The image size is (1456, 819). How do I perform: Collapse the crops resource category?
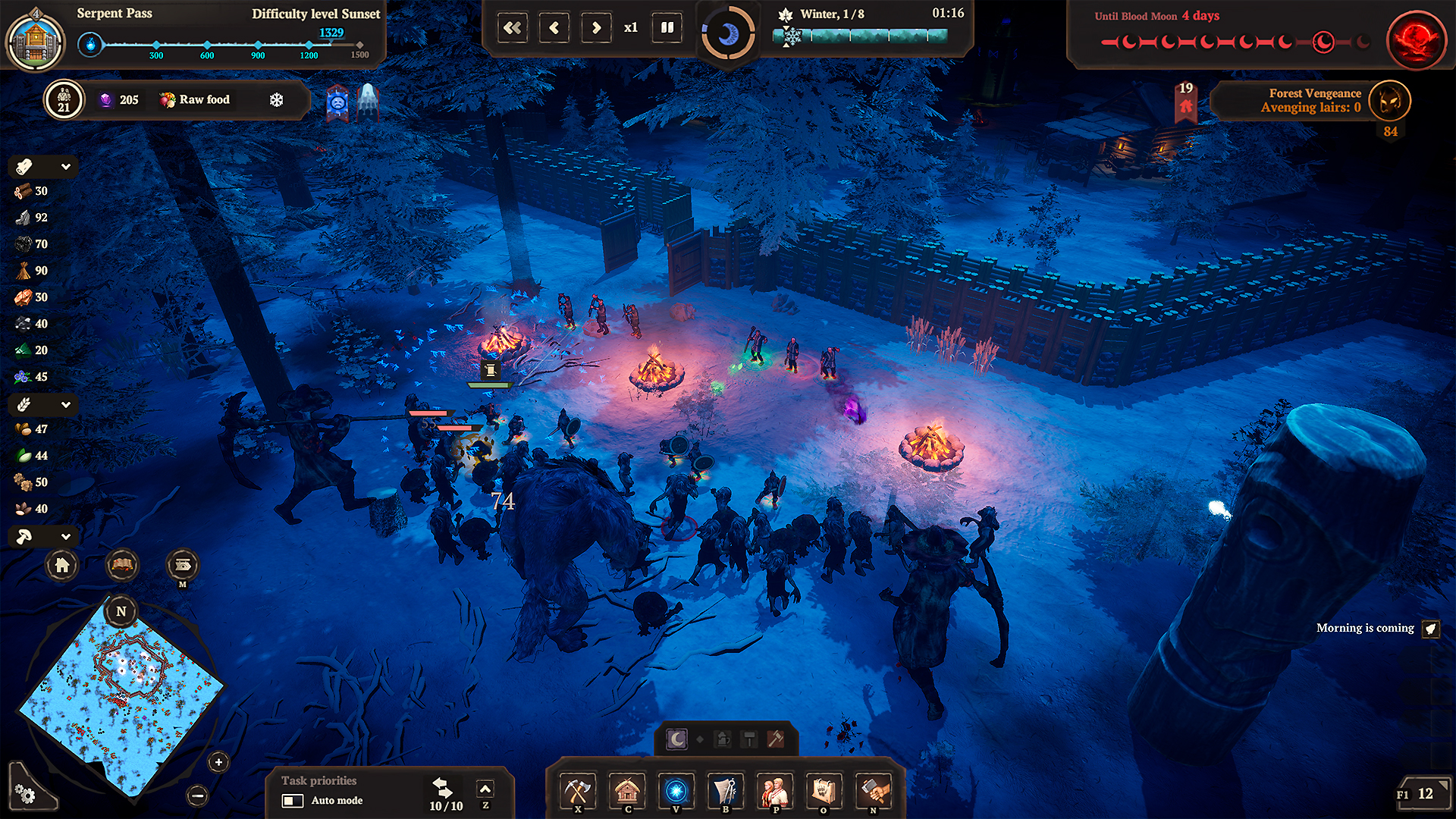click(66, 404)
